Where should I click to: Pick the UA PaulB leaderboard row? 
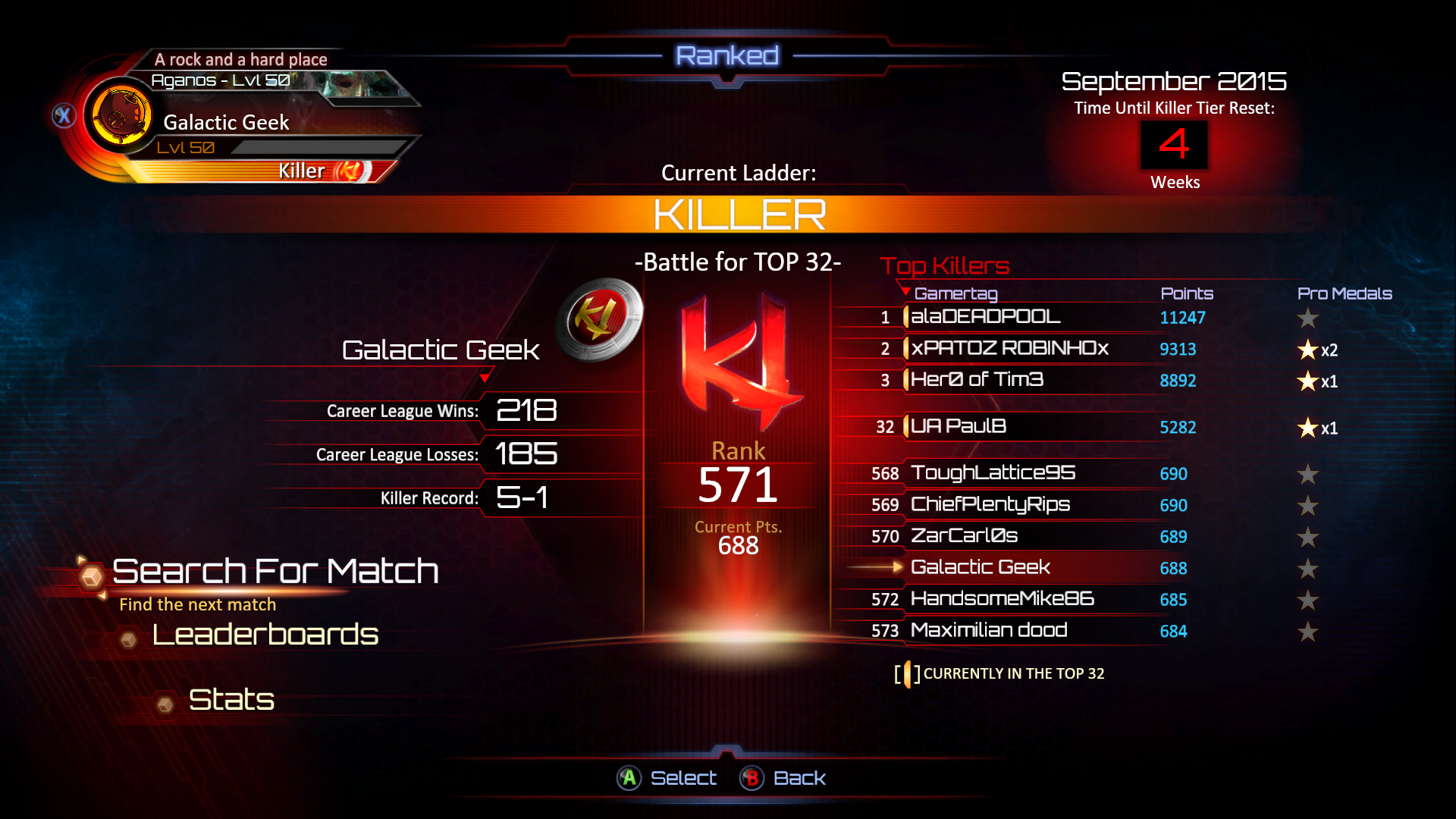pos(959,427)
